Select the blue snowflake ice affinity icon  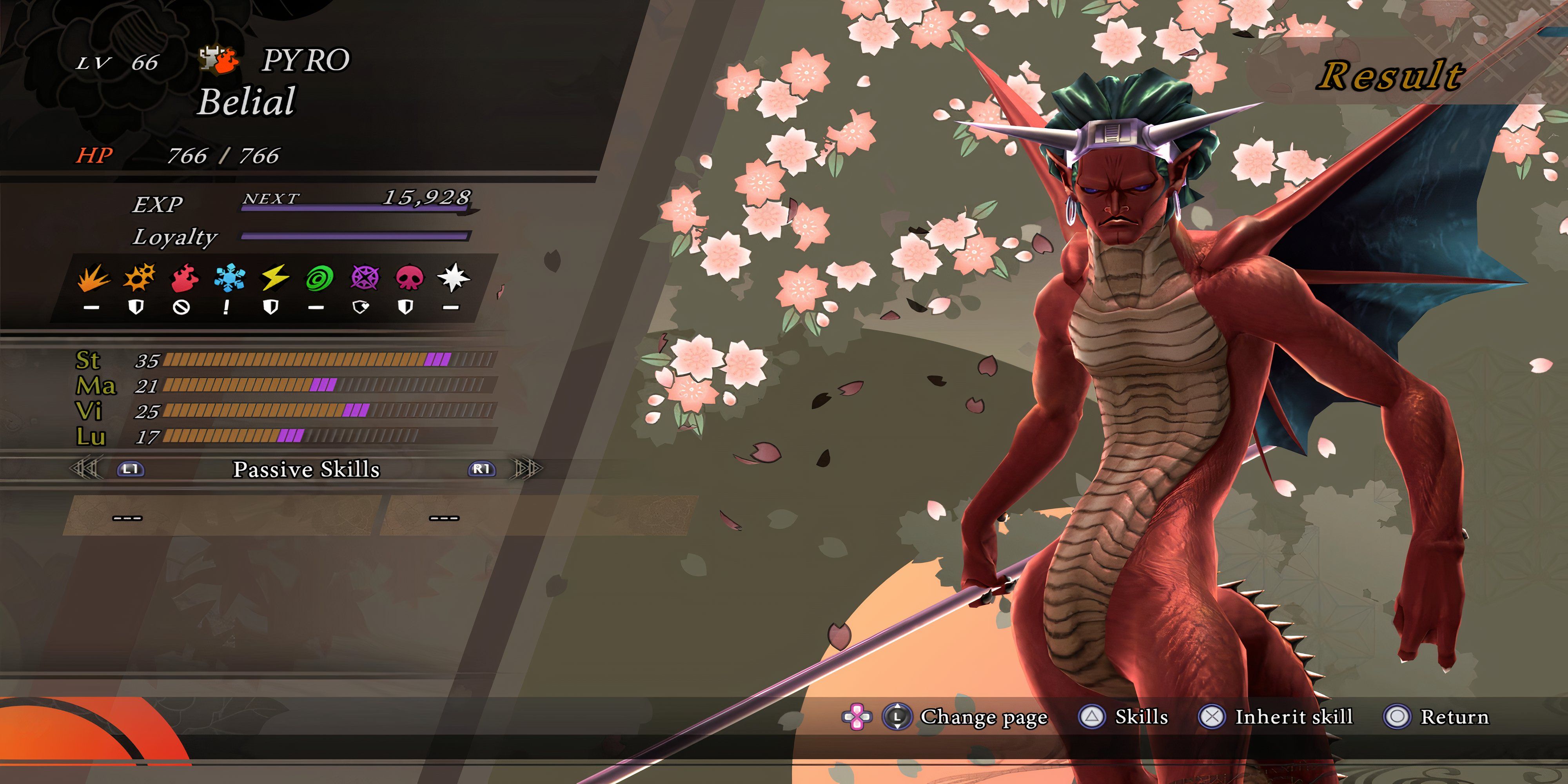tap(229, 278)
